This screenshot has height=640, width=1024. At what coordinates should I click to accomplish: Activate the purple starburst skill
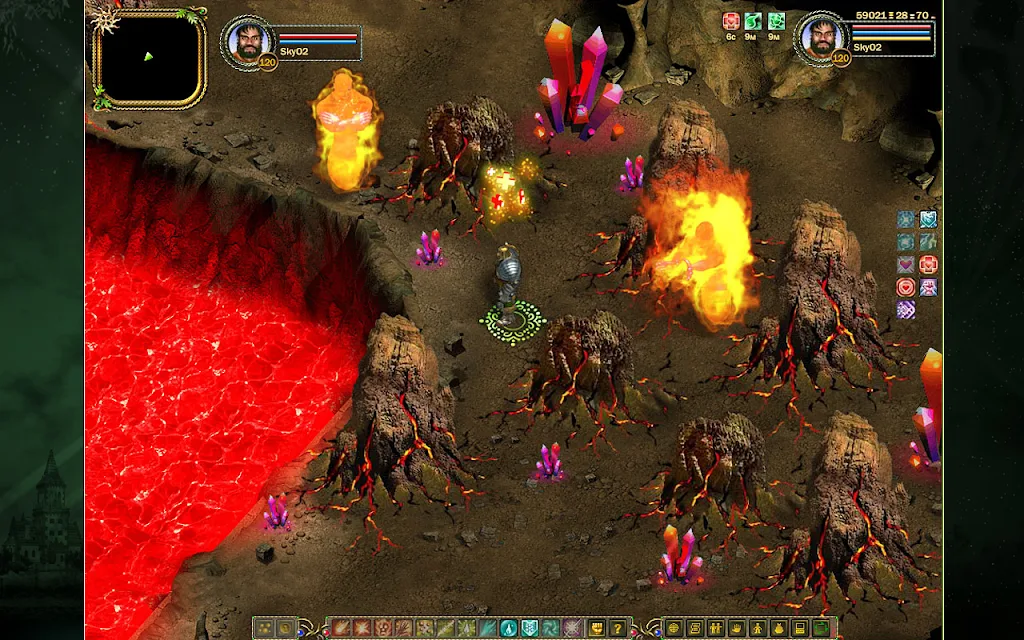(572, 628)
